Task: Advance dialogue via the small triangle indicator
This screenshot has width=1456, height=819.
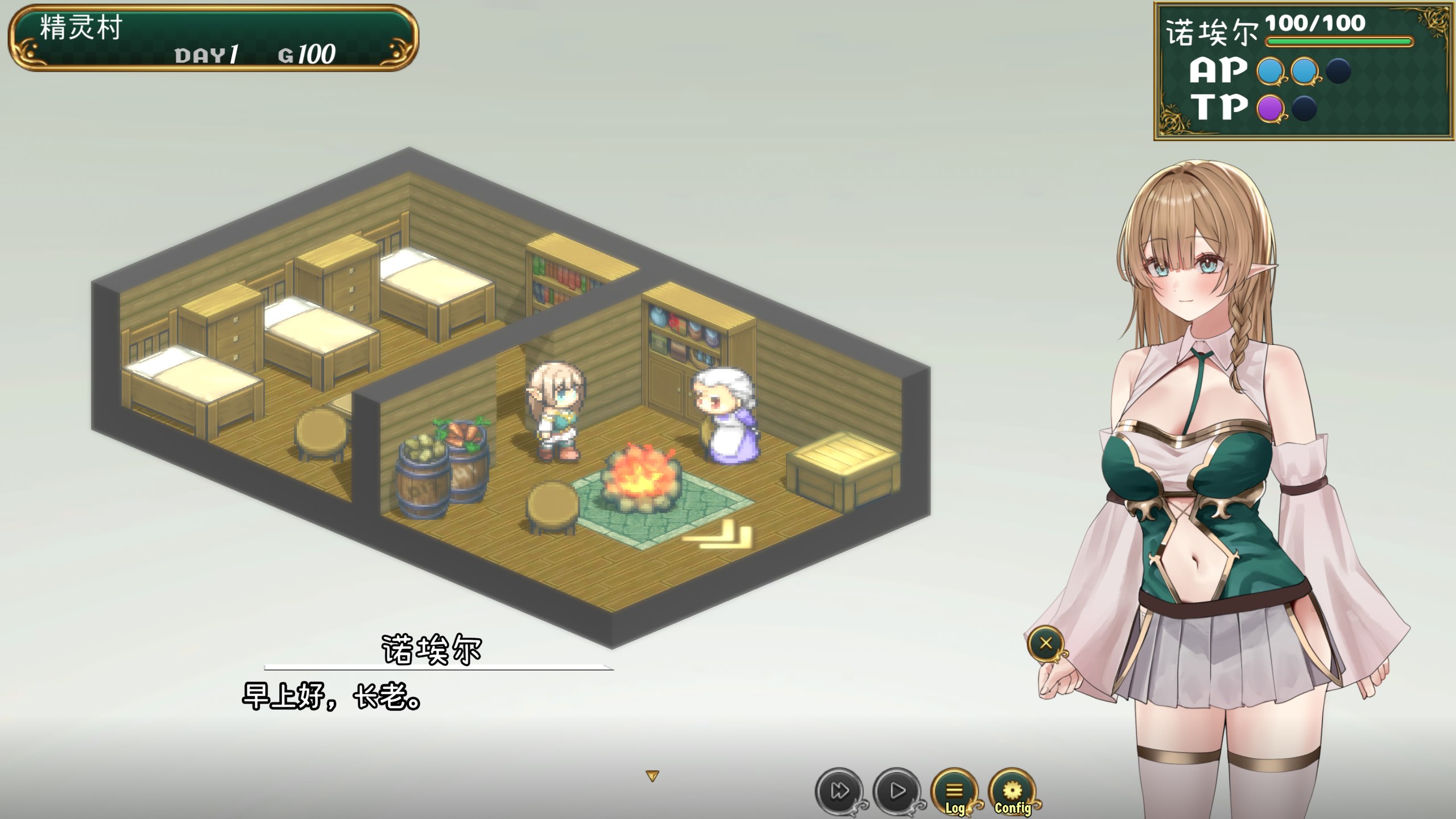Action: (x=652, y=776)
